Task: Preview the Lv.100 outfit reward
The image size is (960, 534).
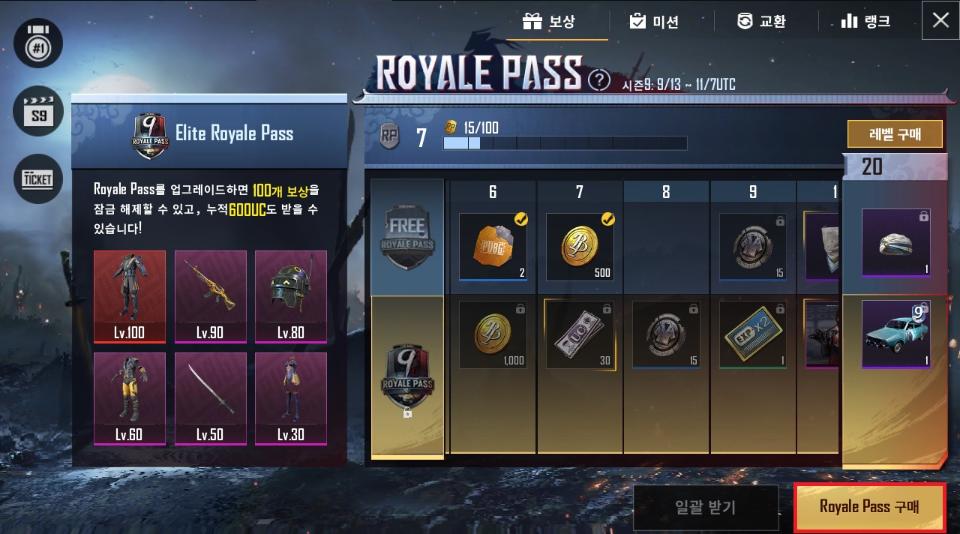Action: [x=129, y=294]
